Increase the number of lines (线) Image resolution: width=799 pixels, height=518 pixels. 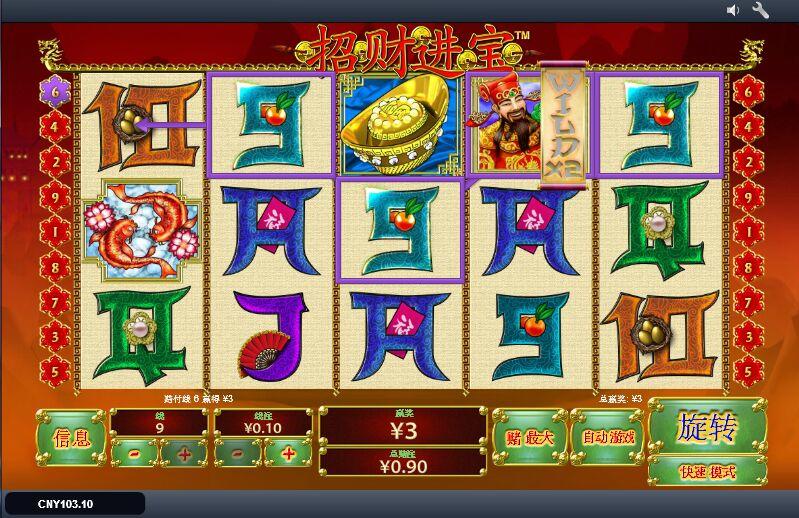pyautogui.click(x=184, y=453)
